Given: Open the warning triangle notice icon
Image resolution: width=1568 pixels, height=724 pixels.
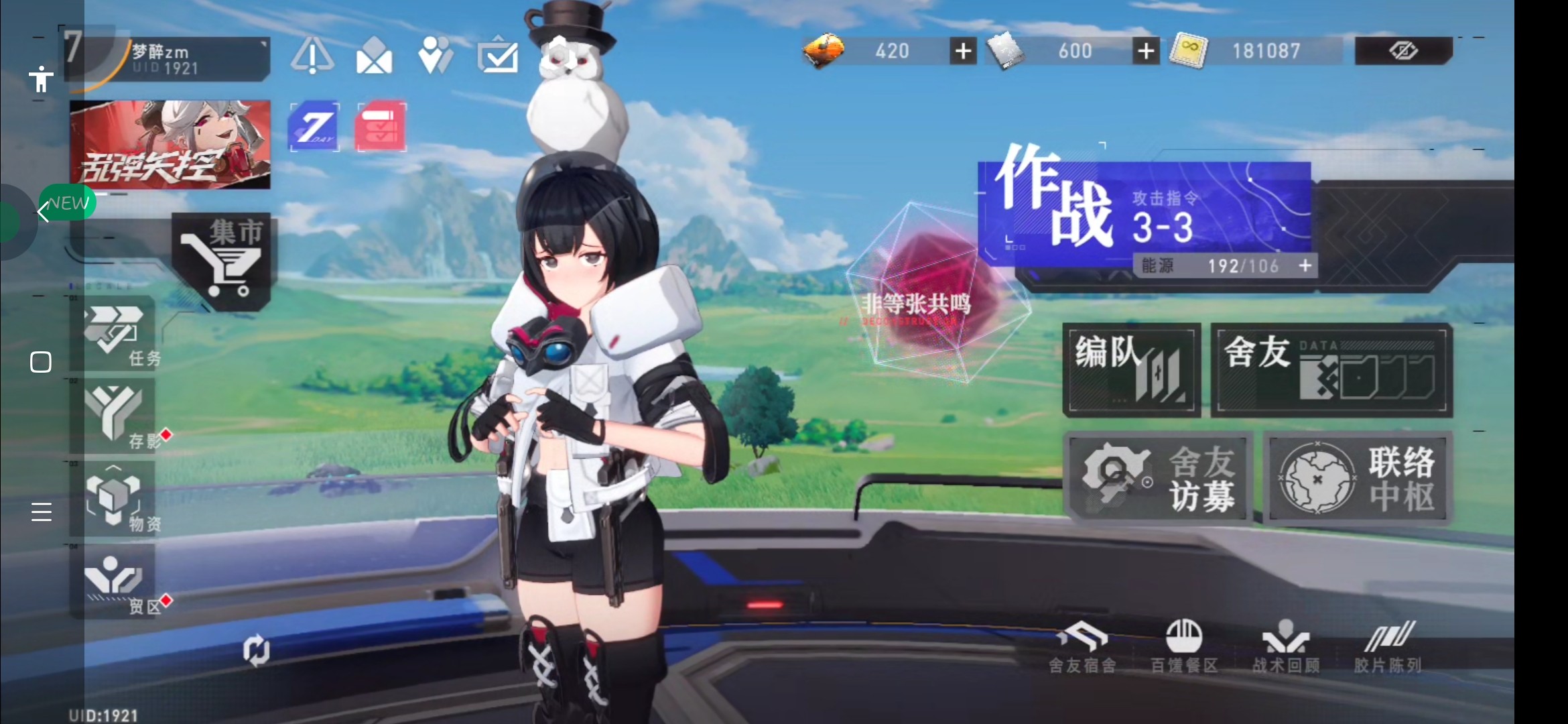Looking at the screenshot, I should [x=312, y=55].
